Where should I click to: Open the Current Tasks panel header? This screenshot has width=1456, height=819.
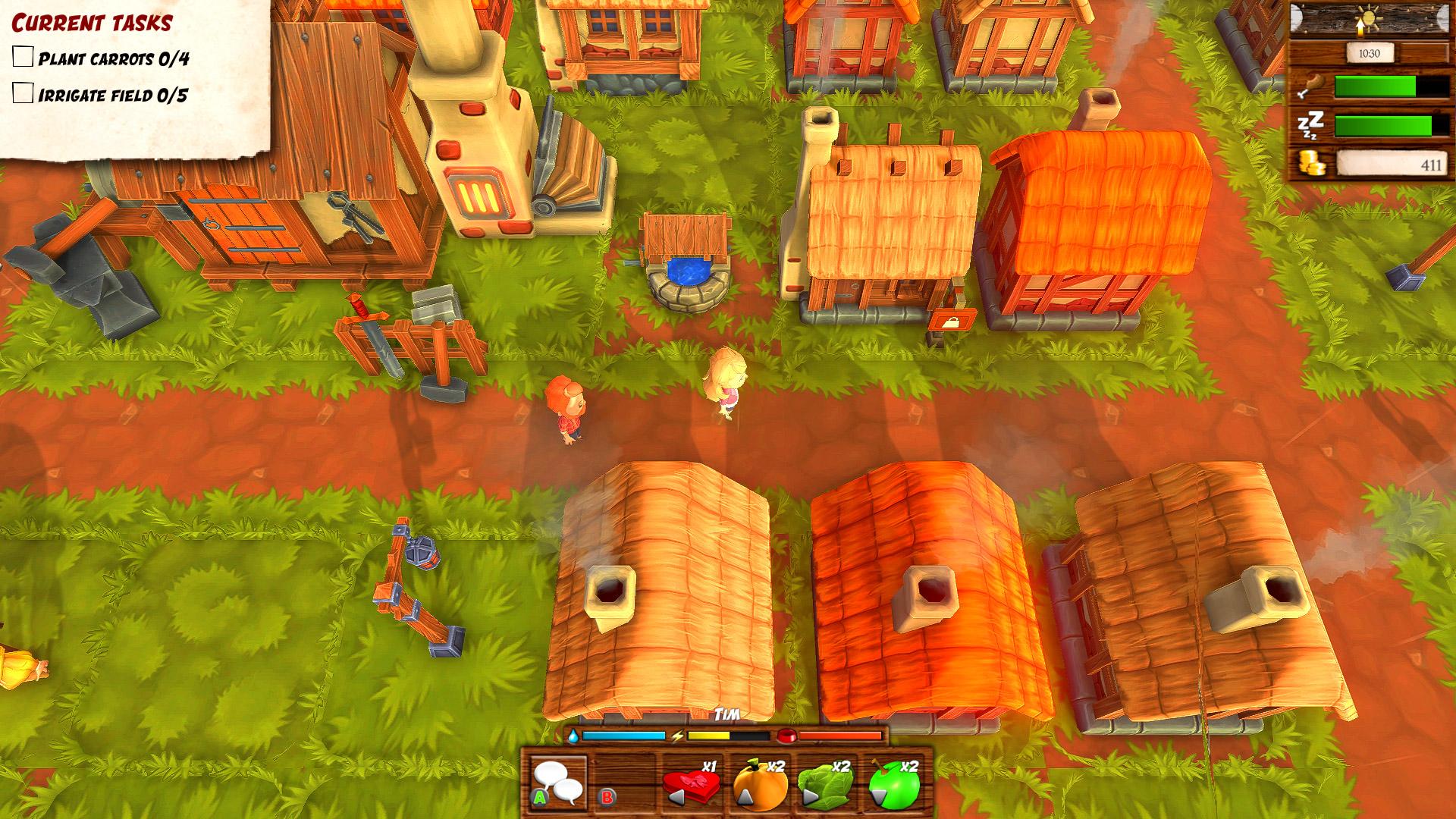click(x=91, y=21)
